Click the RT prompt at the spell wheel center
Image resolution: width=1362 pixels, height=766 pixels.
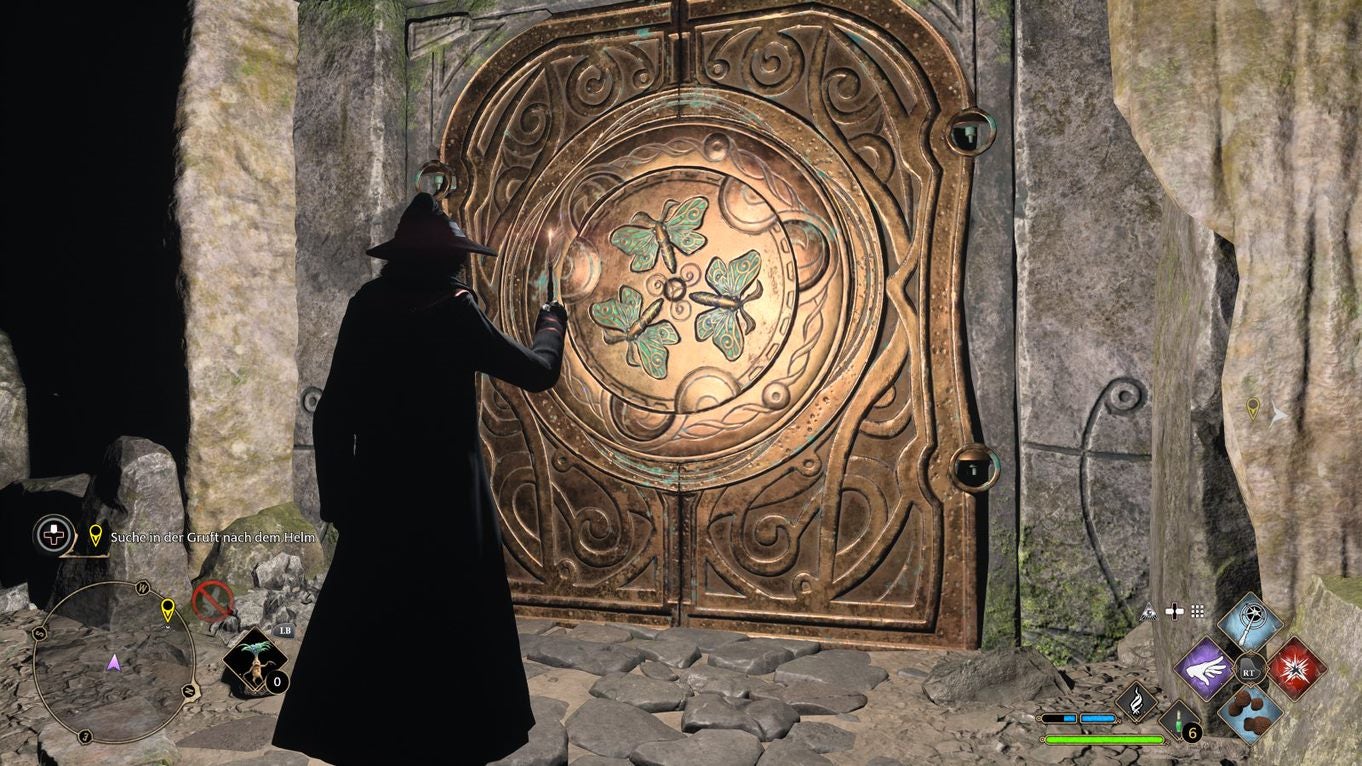[x=1250, y=672]
